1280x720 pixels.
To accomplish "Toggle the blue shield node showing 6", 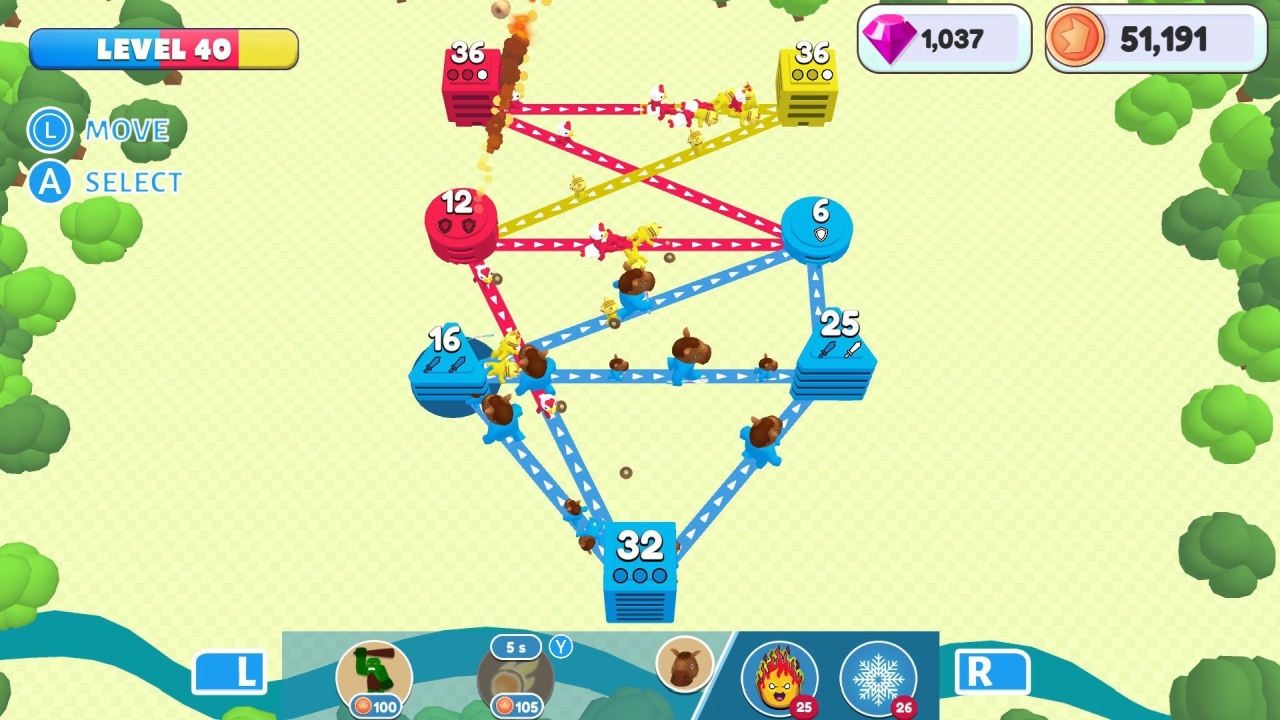I will click(820, 230).
